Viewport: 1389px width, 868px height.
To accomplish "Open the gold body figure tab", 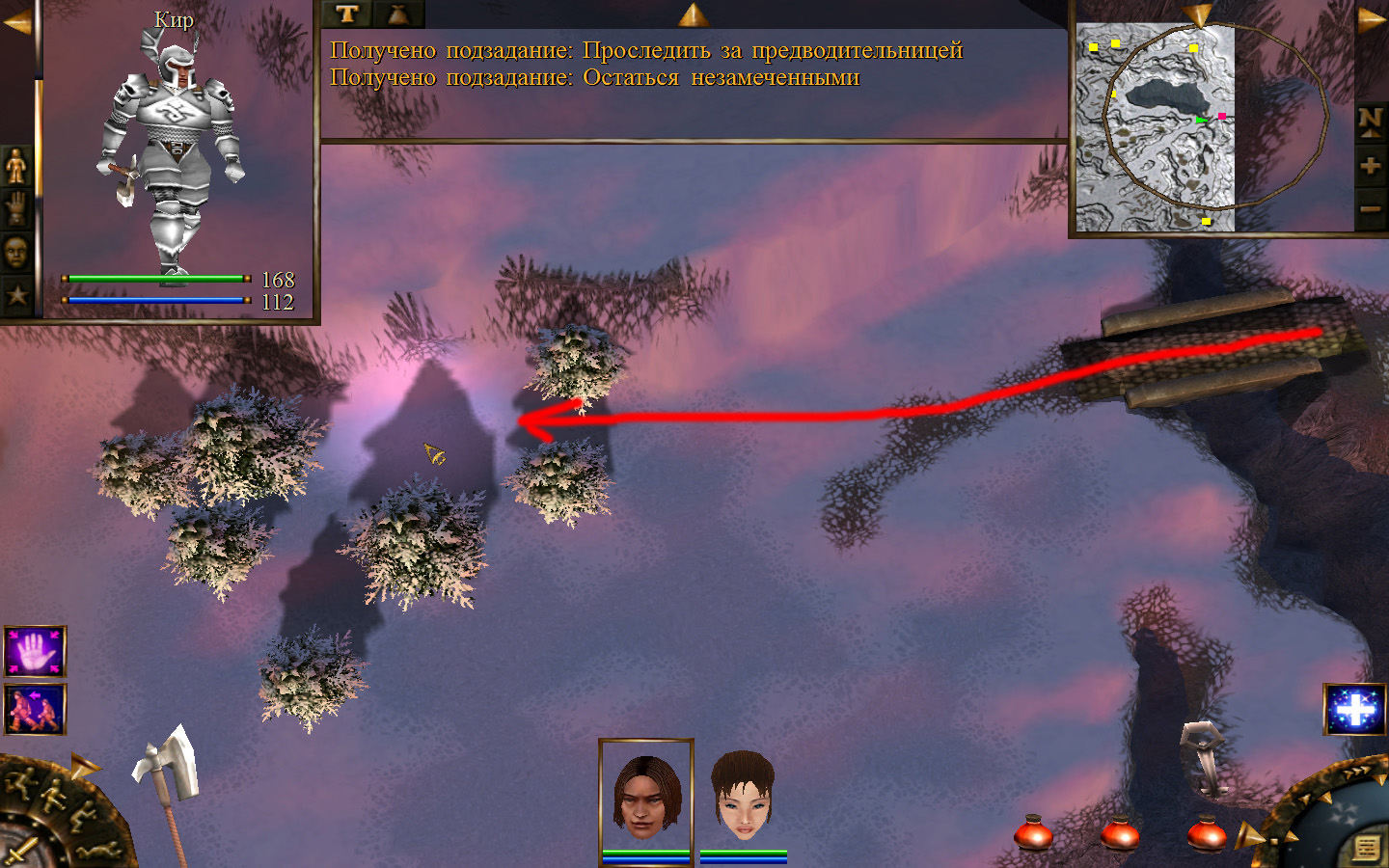I will [x=16, y=167].
